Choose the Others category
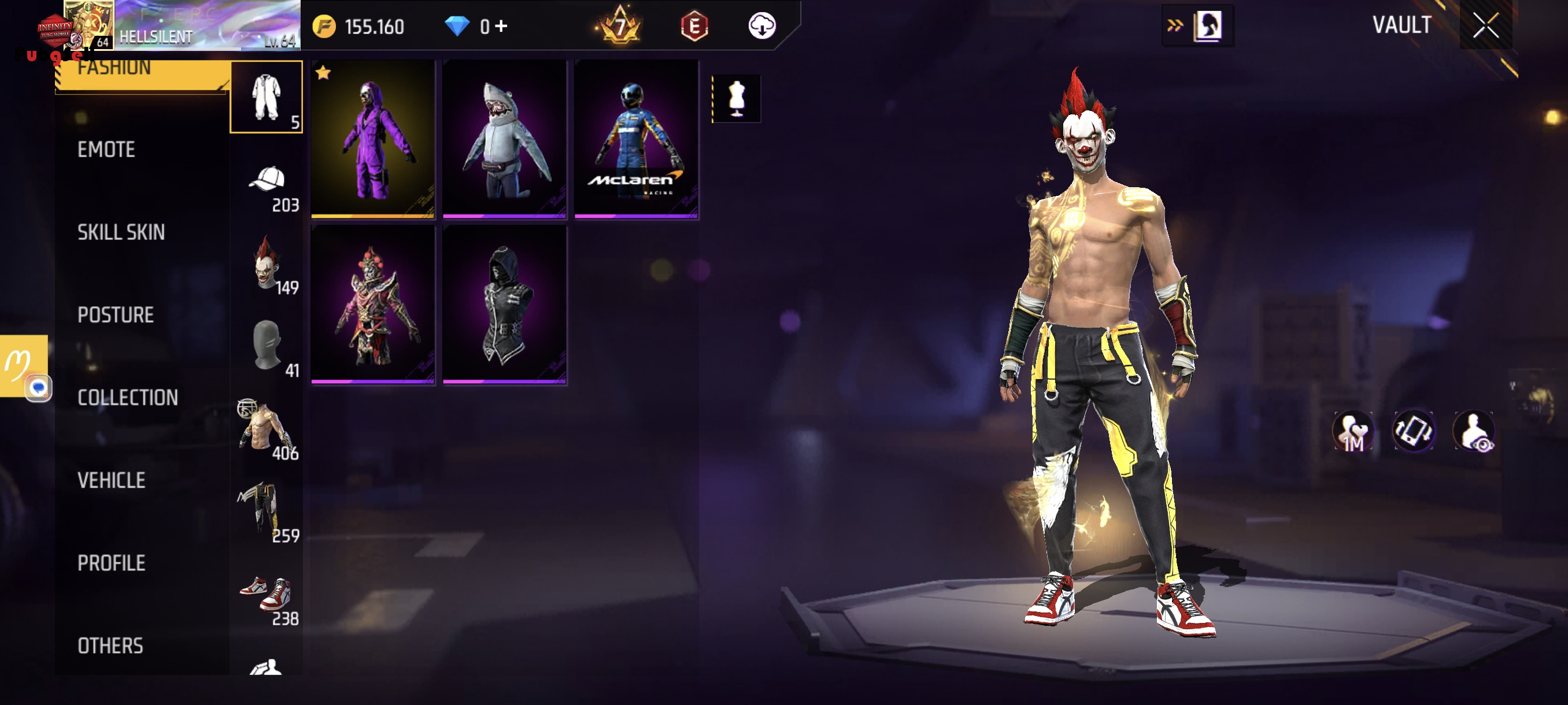The image size is (1568, 705). 110,646
